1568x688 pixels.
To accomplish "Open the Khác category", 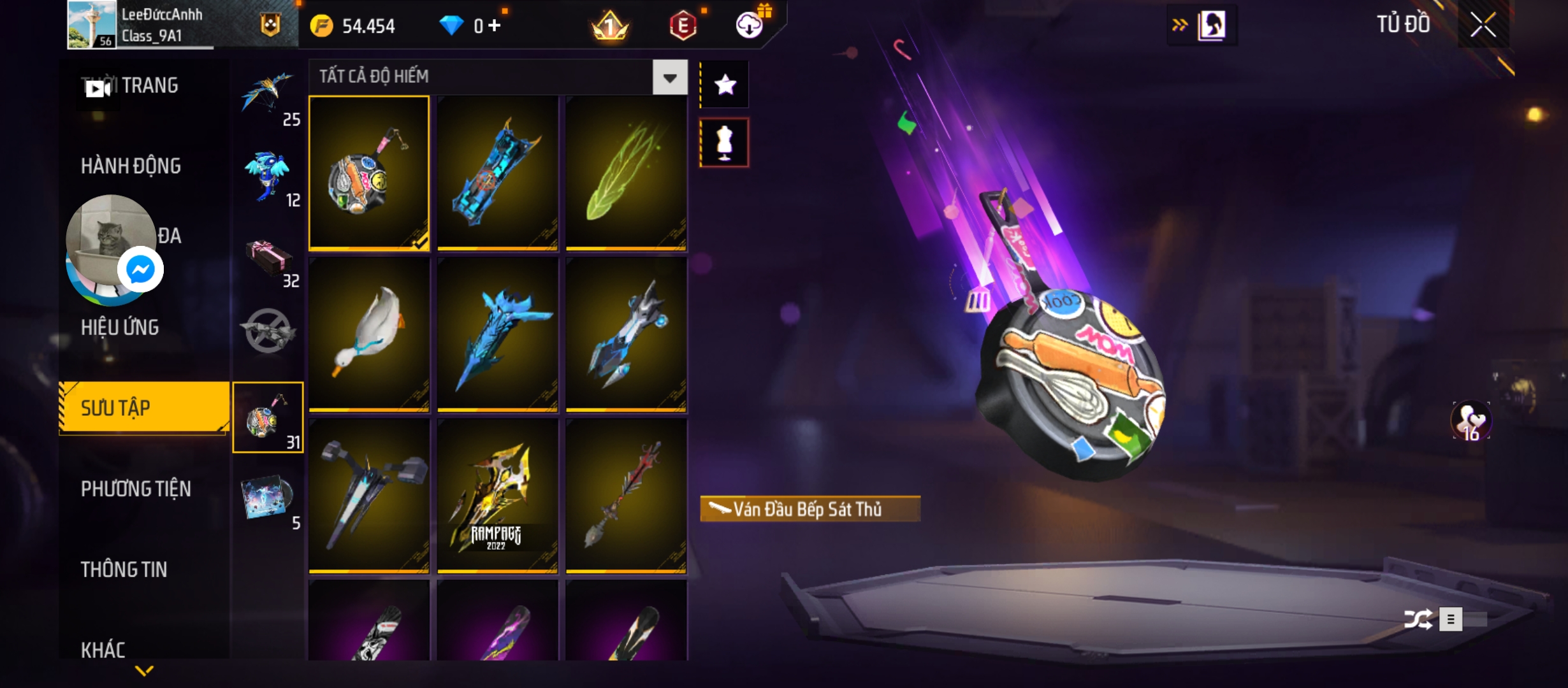I will coord(103,649).
